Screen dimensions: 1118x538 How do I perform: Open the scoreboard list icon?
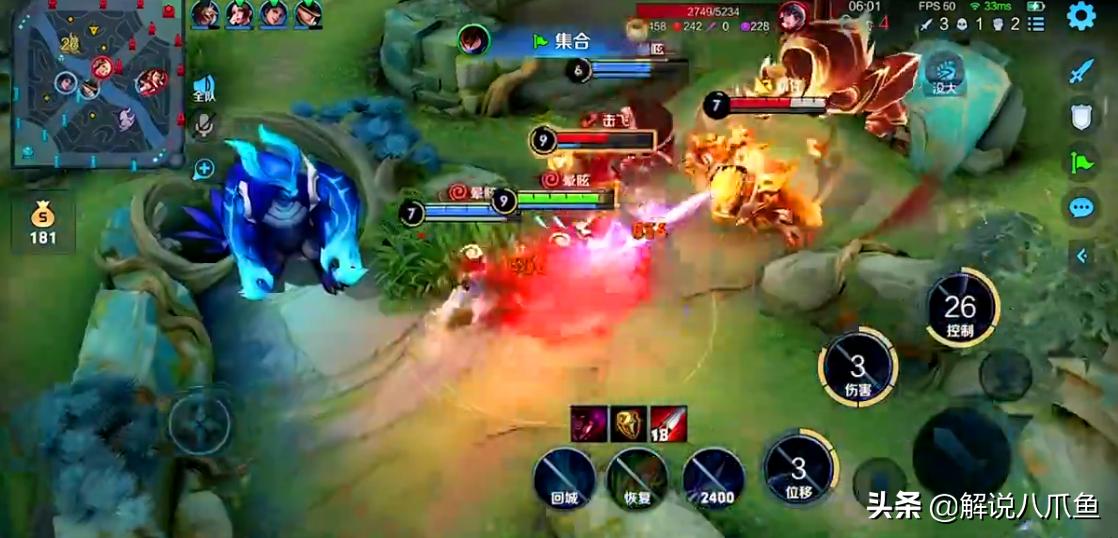(x=1036, y=23)
